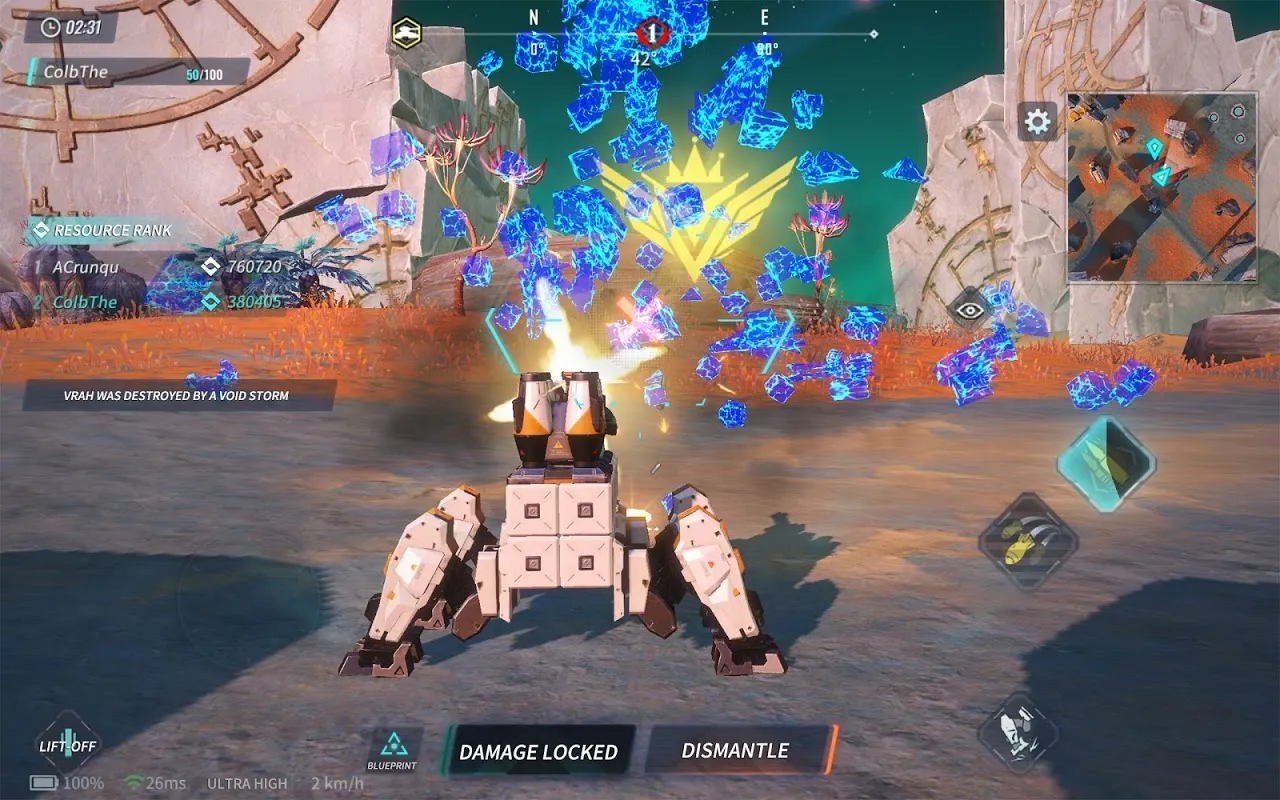Choose the Dismantle button
This screenshot has width=1280, height=800.
[737, 750]
